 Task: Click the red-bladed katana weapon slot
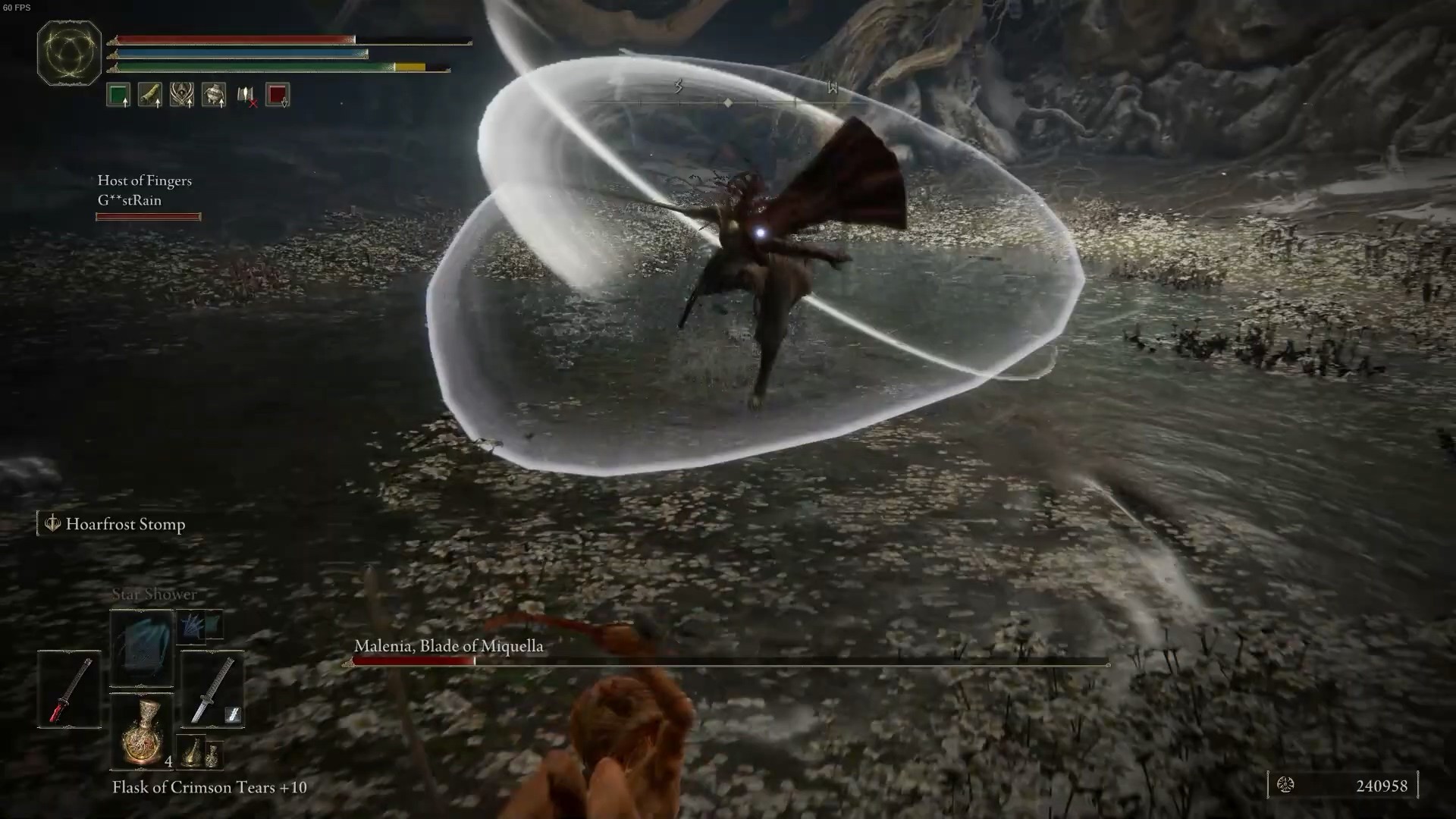70,689
